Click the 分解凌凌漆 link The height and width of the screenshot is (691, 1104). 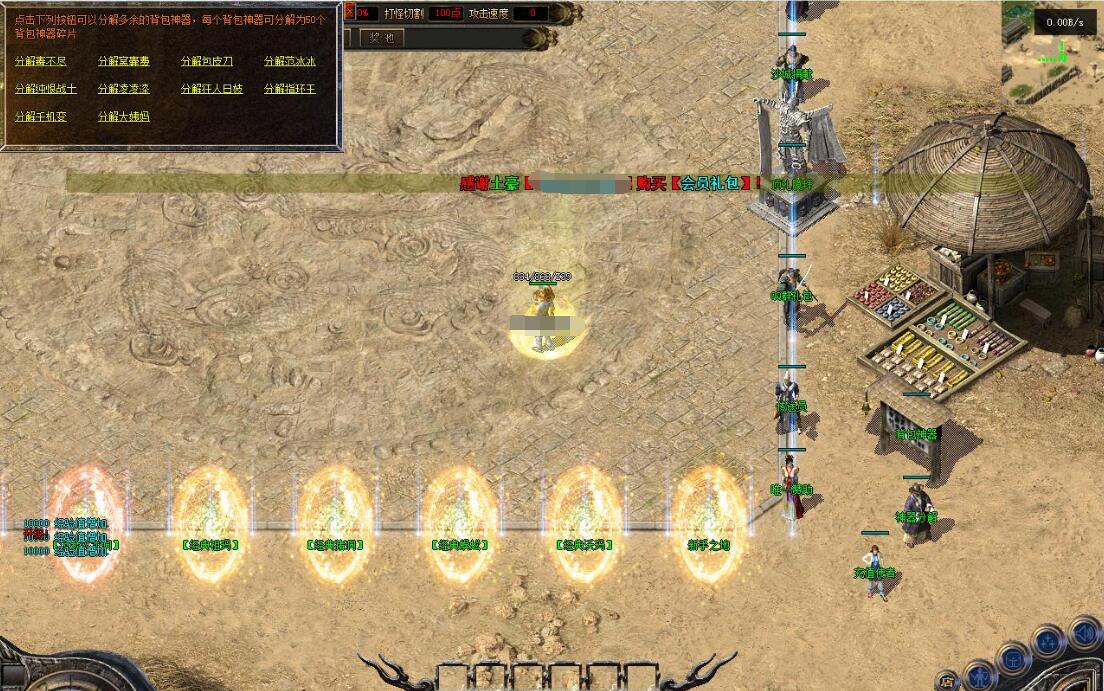pyautogui.click(x=124, y=89)
